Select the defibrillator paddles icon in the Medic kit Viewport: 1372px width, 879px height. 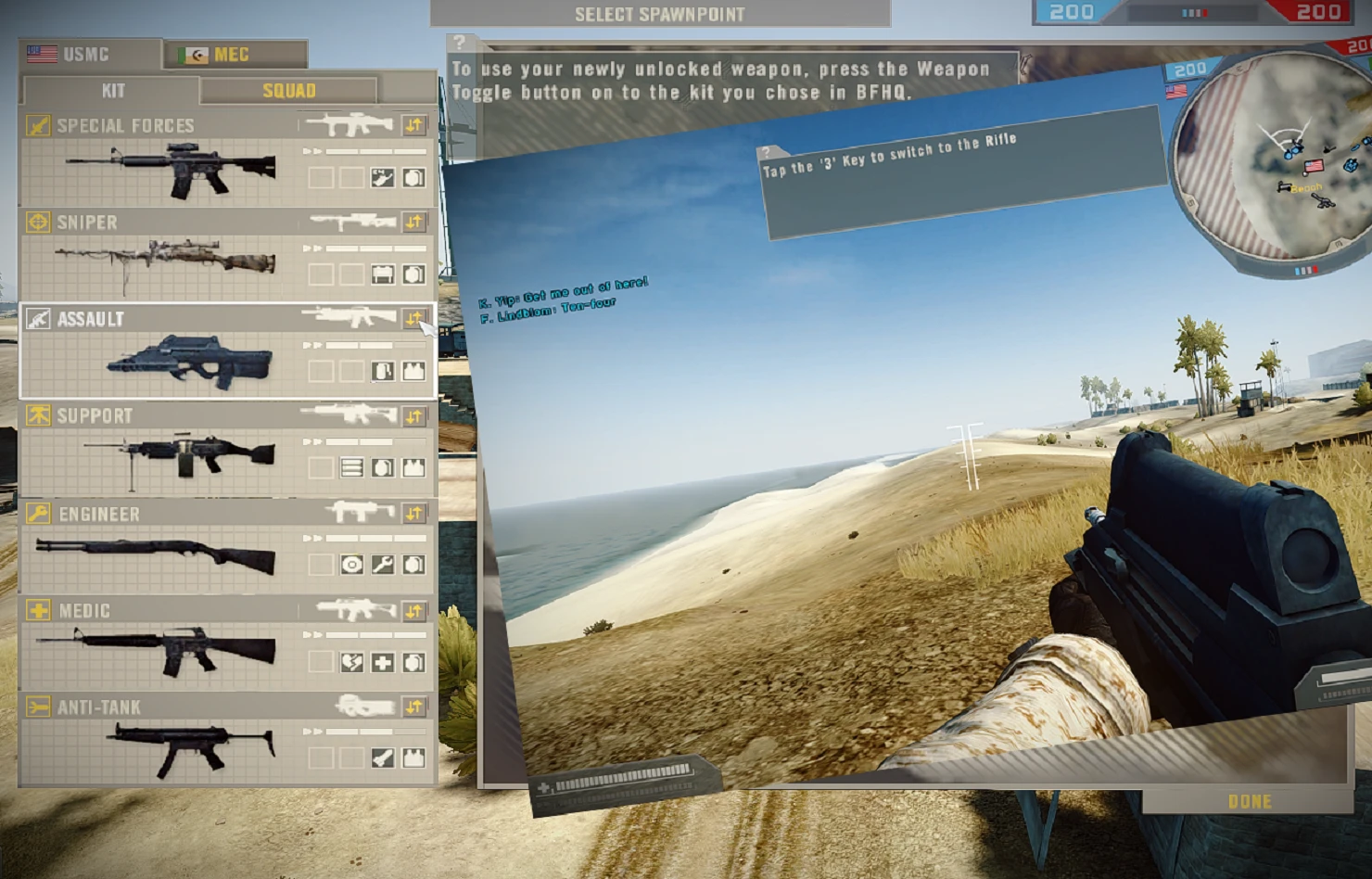(x=351, y=663)
